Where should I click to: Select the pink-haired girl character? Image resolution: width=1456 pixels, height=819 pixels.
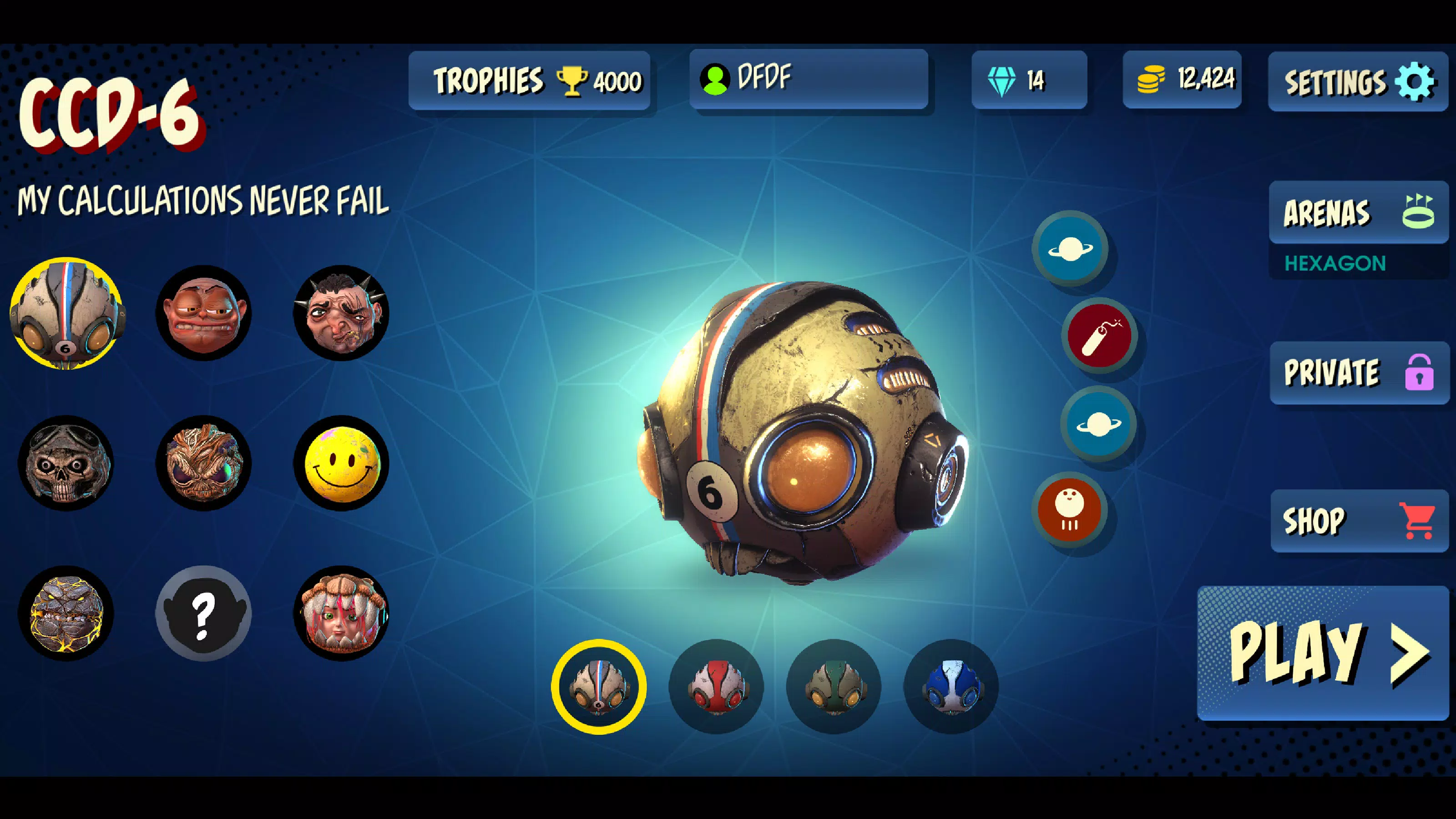click(x=341, y=613)
